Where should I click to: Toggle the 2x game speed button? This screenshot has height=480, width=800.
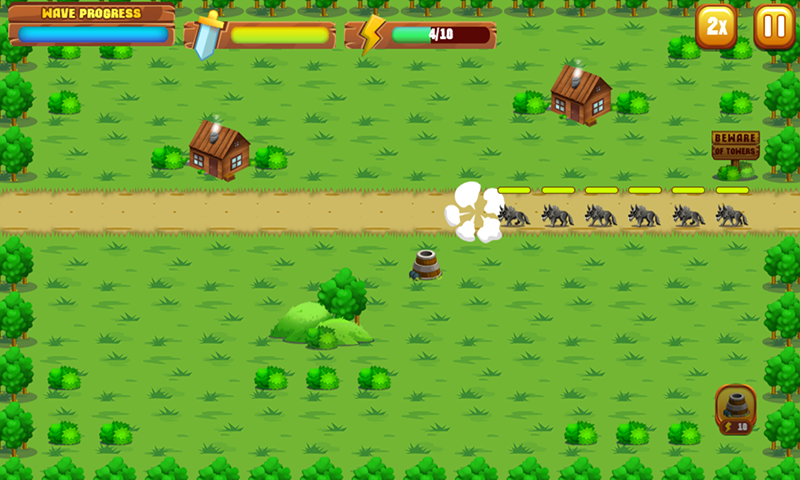click(x=716, y=27)
